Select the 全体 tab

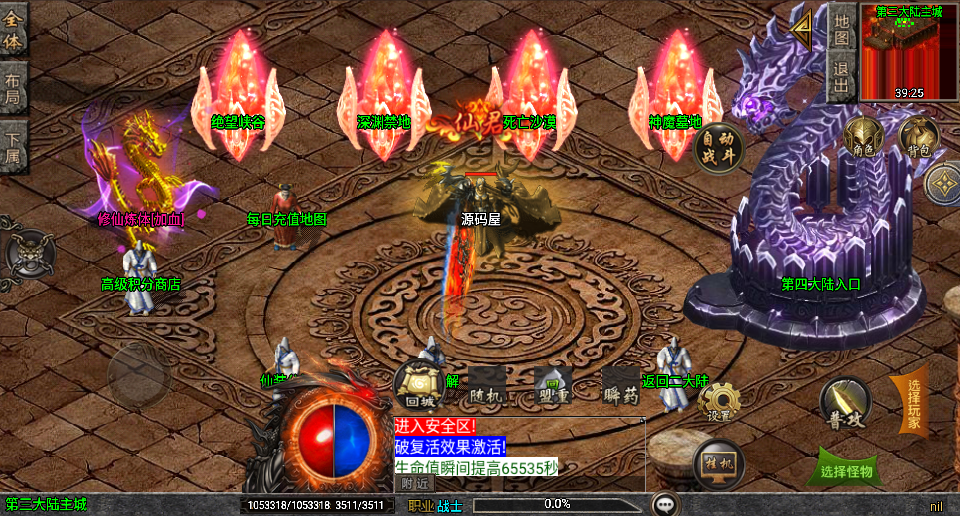13,30
